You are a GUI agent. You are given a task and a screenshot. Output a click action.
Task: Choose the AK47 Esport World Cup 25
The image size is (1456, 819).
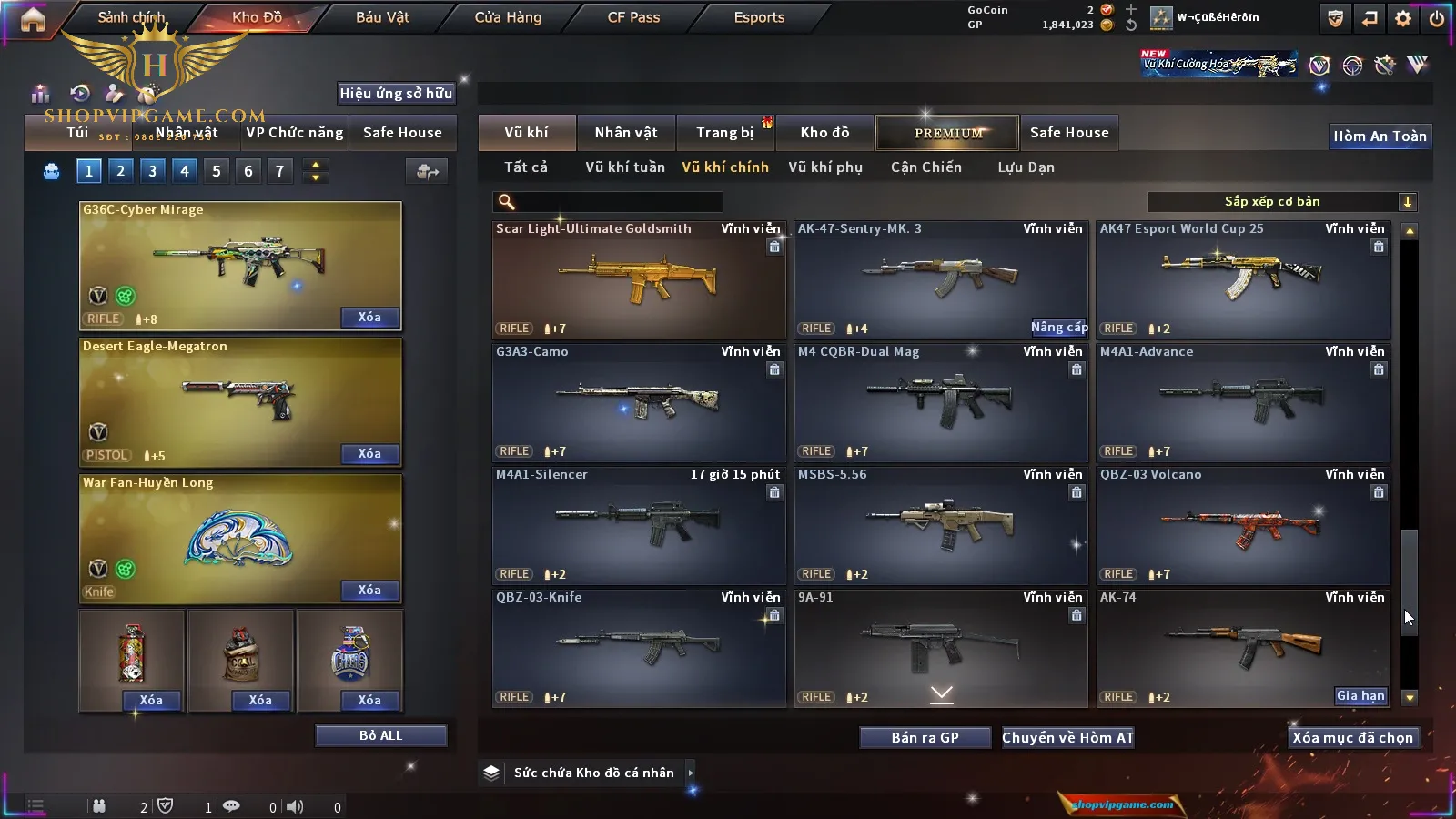1242,278
